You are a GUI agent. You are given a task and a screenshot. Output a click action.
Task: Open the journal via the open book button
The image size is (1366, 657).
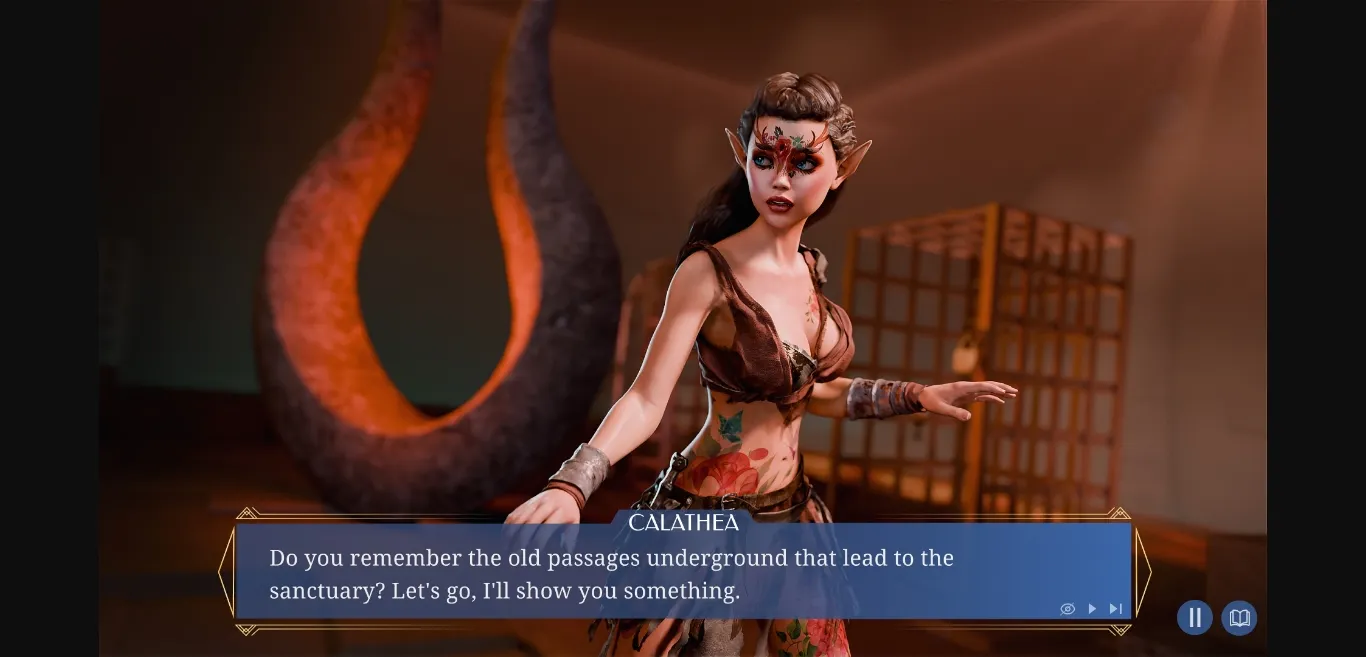[1239, 618]
